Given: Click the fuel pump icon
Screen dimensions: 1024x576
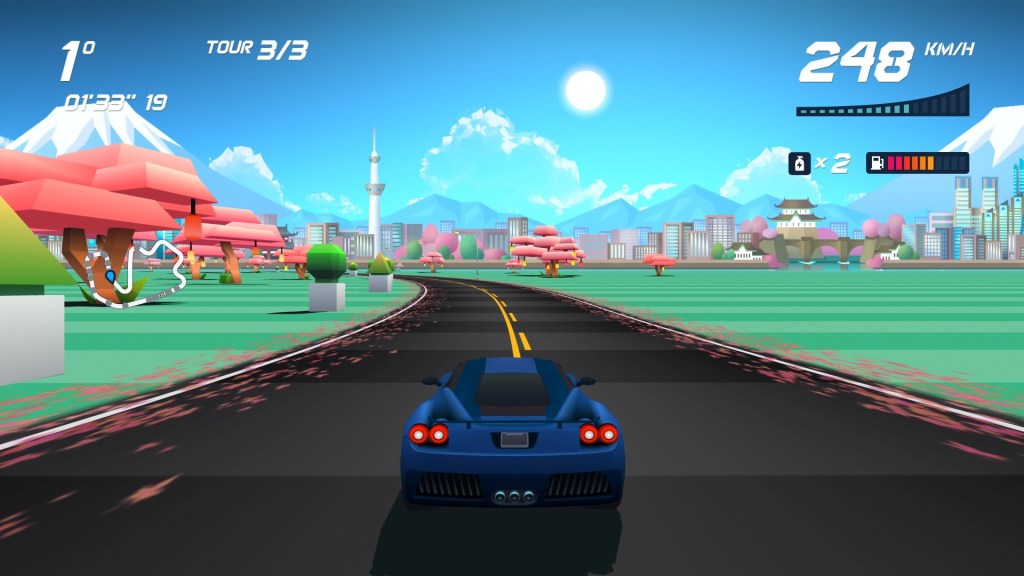Looking at the screenshot, I should click(876, 163).
